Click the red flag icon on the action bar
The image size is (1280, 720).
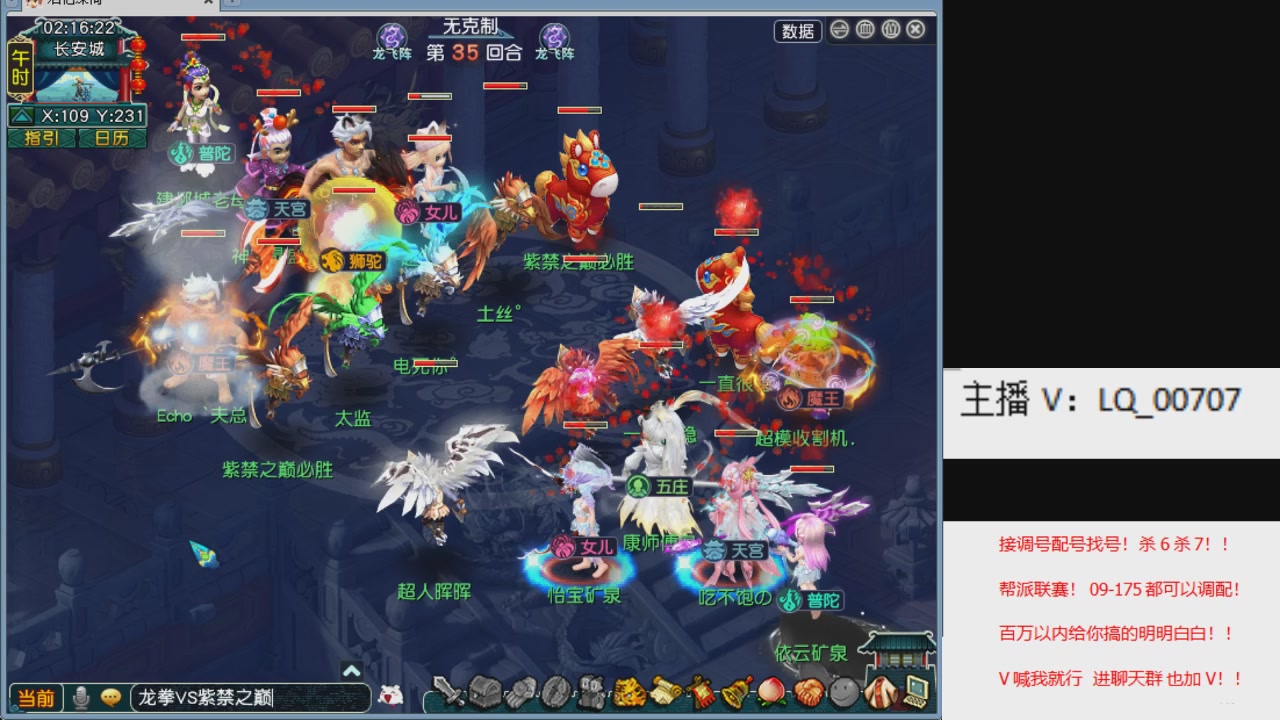tap(700, 692)
